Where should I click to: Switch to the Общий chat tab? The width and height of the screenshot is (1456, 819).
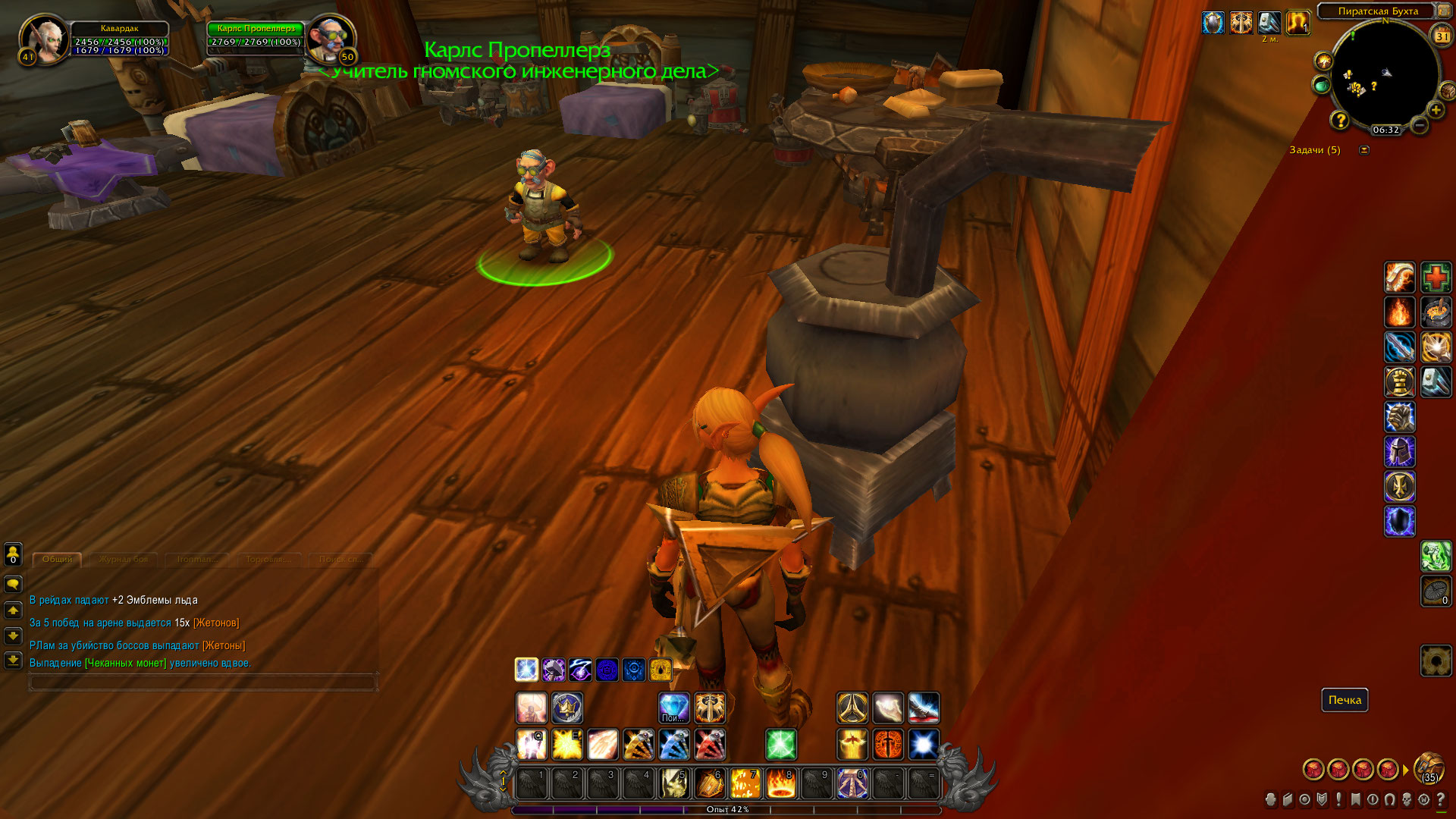pyautogui.click(x=58, y=560)
